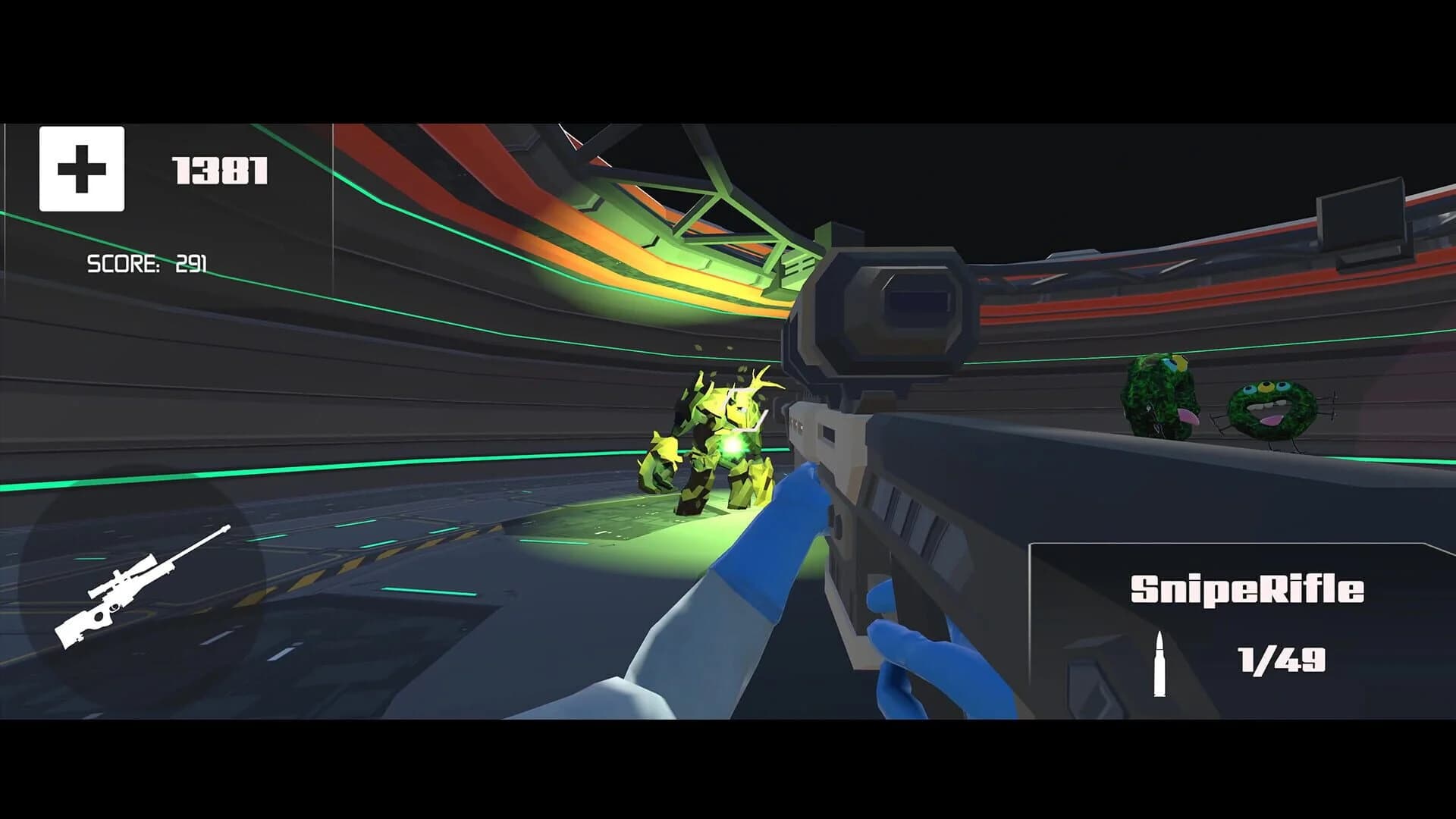Image resolution: width=1456 pixels, height=819 pixels.
Task: Click the health cross icon
Action: click(81, 168)
